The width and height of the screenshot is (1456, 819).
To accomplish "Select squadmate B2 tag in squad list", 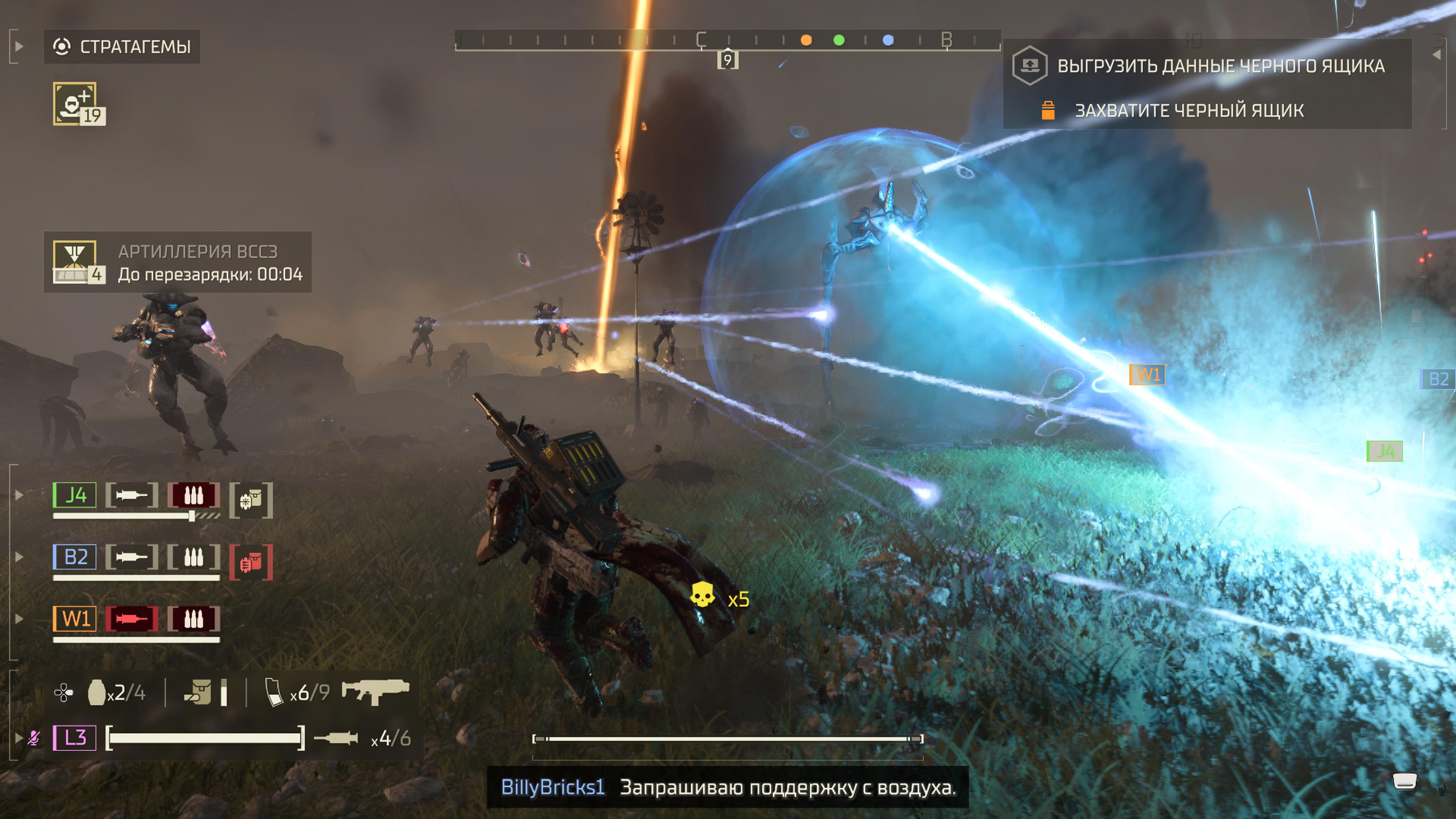I will click(75, 557).
